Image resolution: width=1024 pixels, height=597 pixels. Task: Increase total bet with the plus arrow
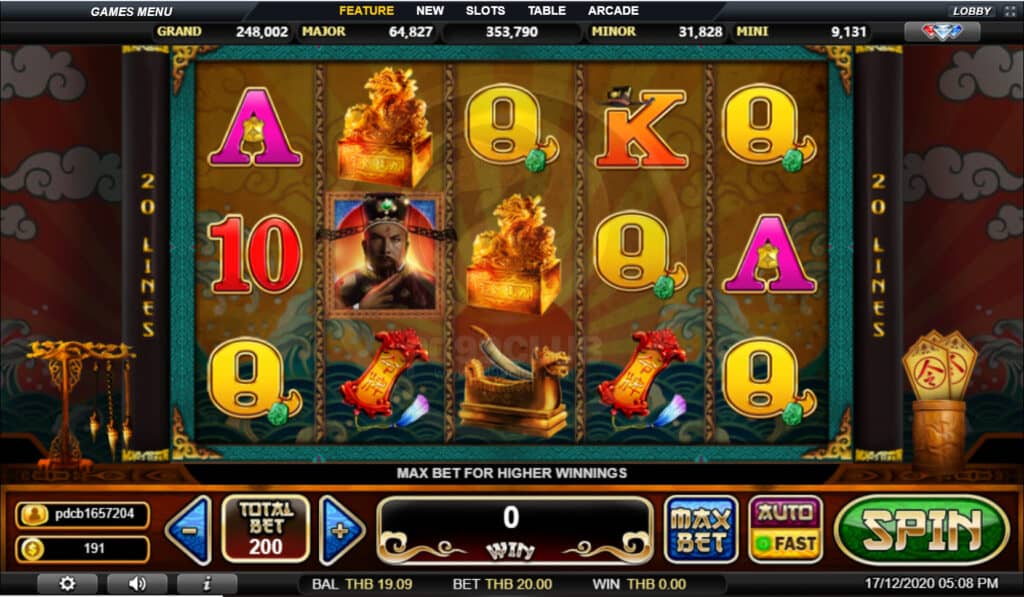(341, 529)
